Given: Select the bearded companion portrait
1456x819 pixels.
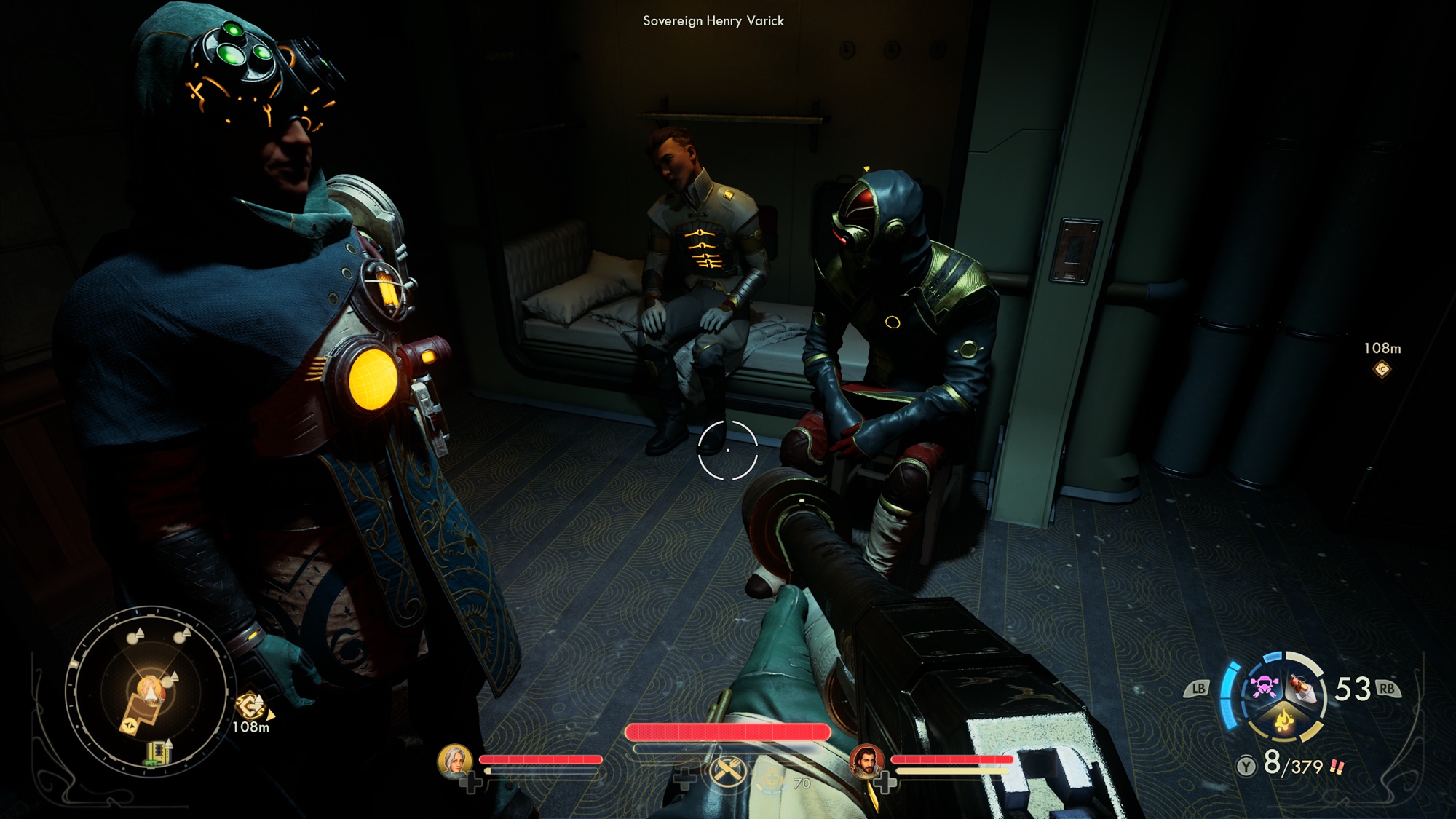Looking at the screenshot, I should 866,761.
